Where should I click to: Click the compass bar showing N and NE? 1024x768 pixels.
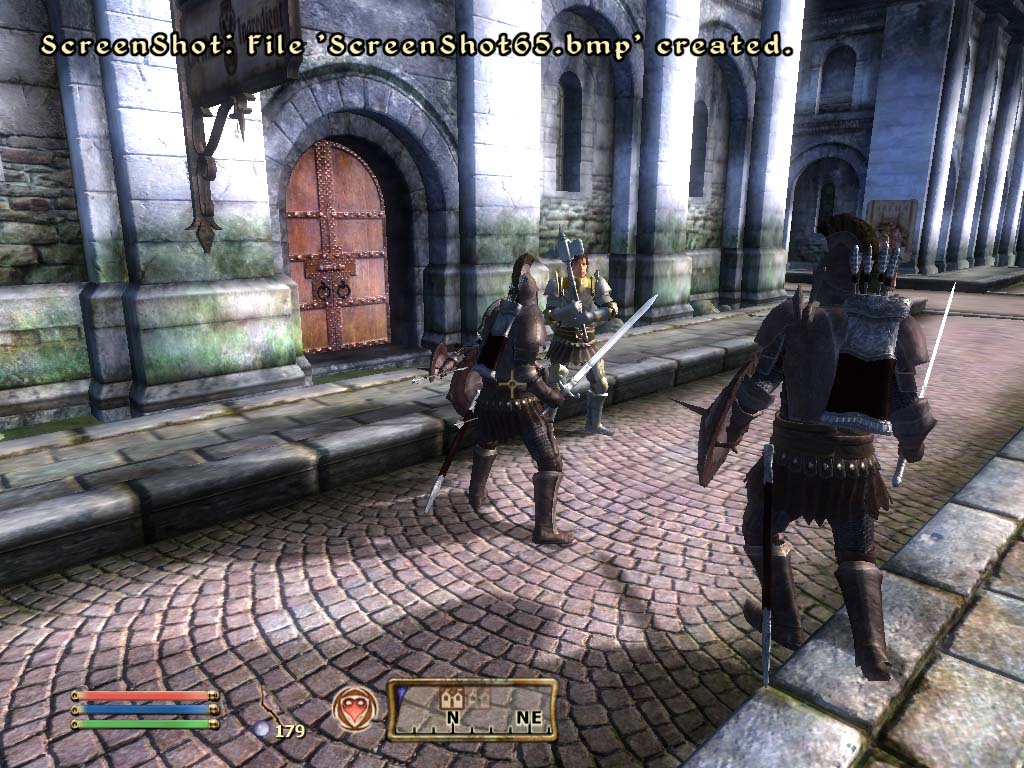click(x=472, y=710)
